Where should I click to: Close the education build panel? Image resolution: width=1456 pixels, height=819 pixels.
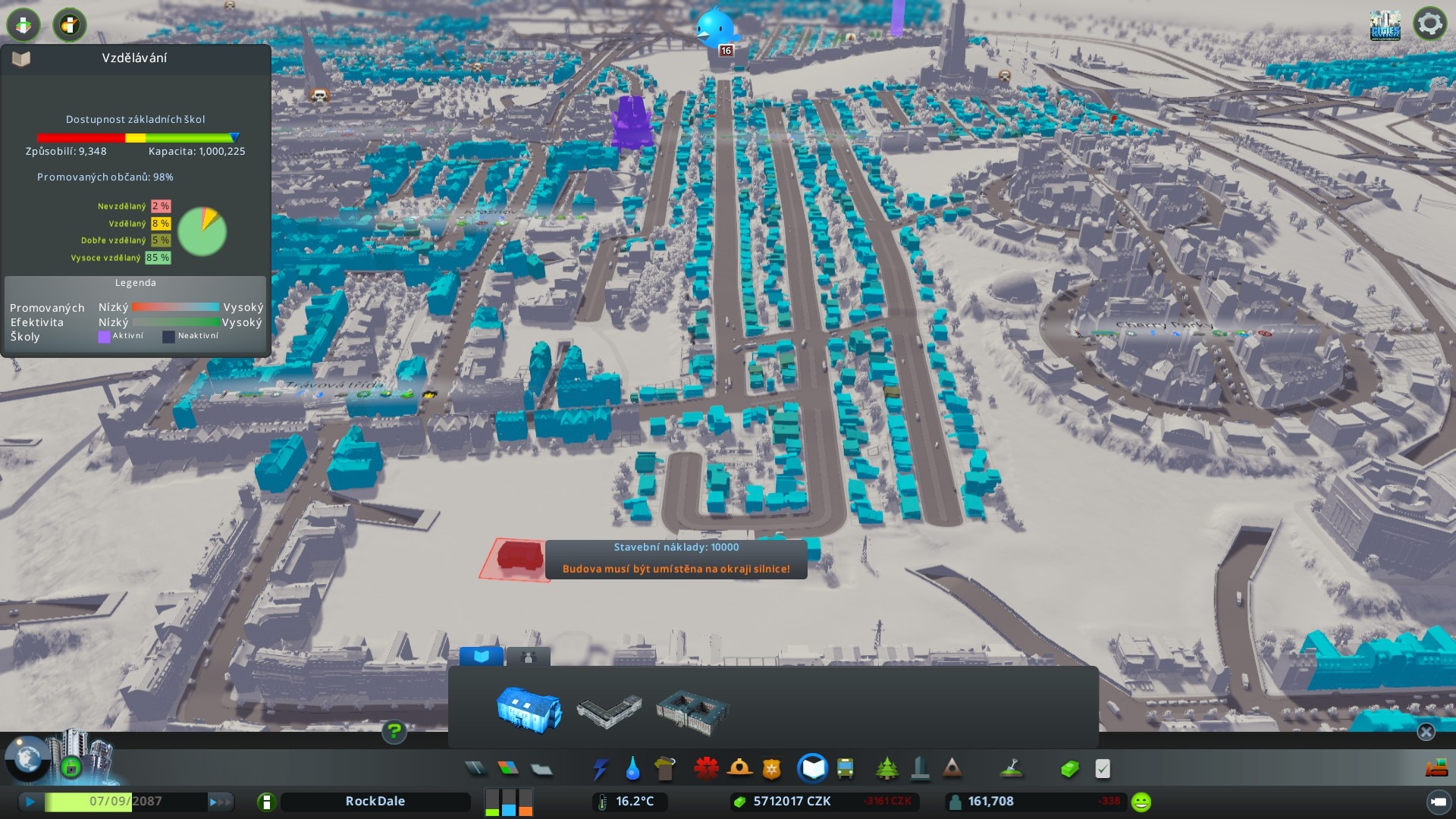[x=1426, y=732]
